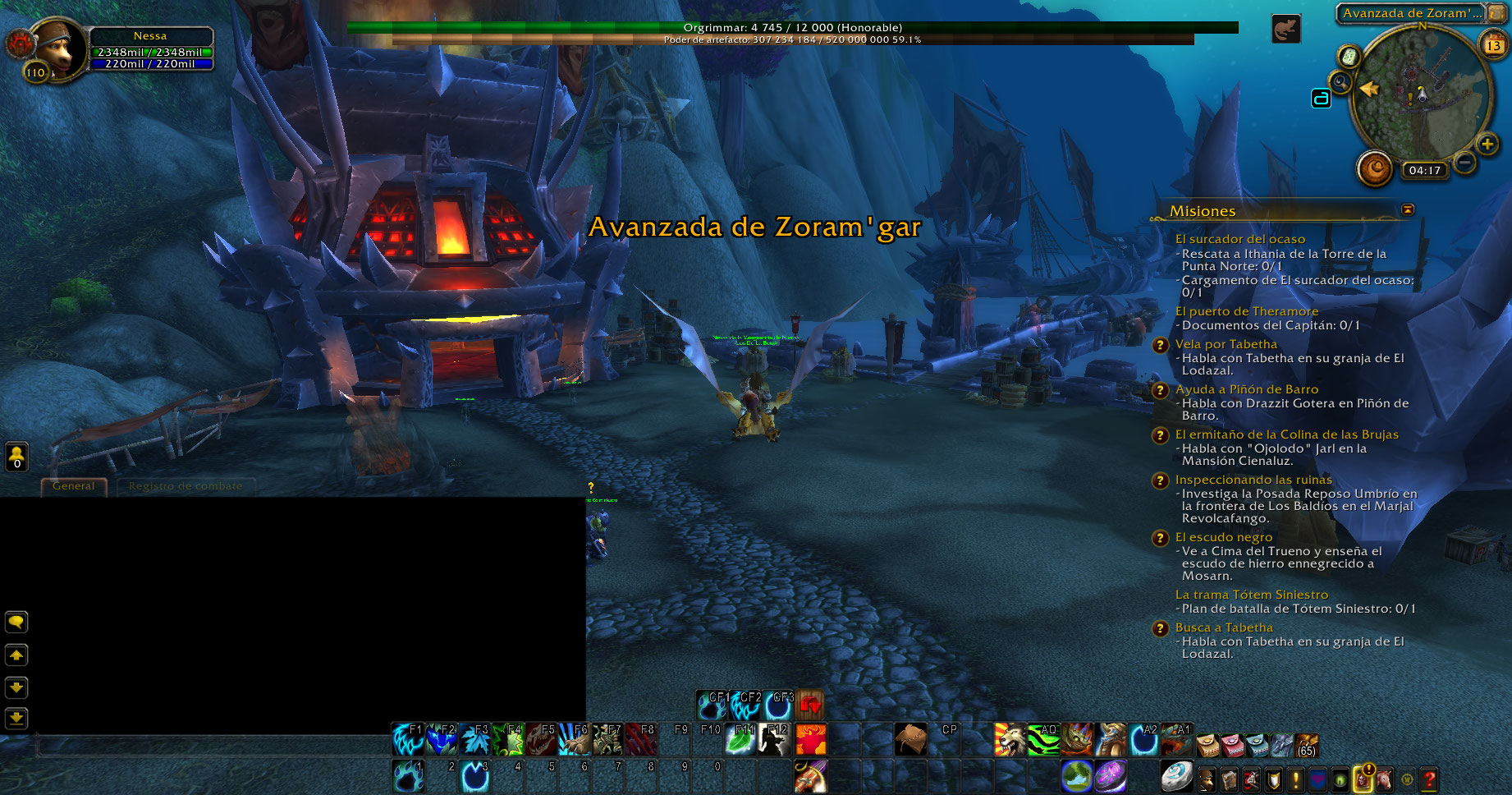Switch to the General chat tab

point(73,486)
